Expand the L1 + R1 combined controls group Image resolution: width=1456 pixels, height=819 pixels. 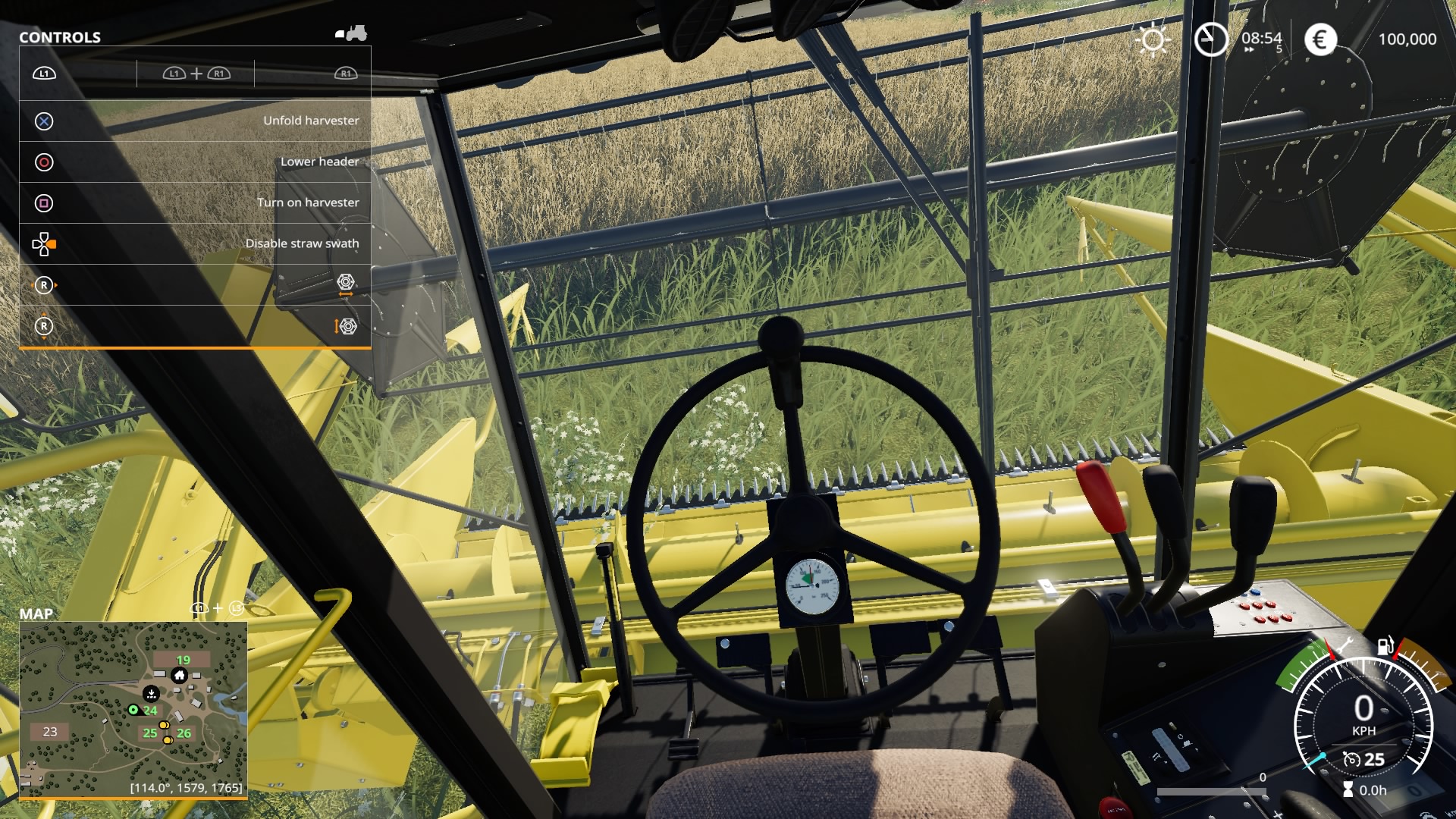[196, 74]
